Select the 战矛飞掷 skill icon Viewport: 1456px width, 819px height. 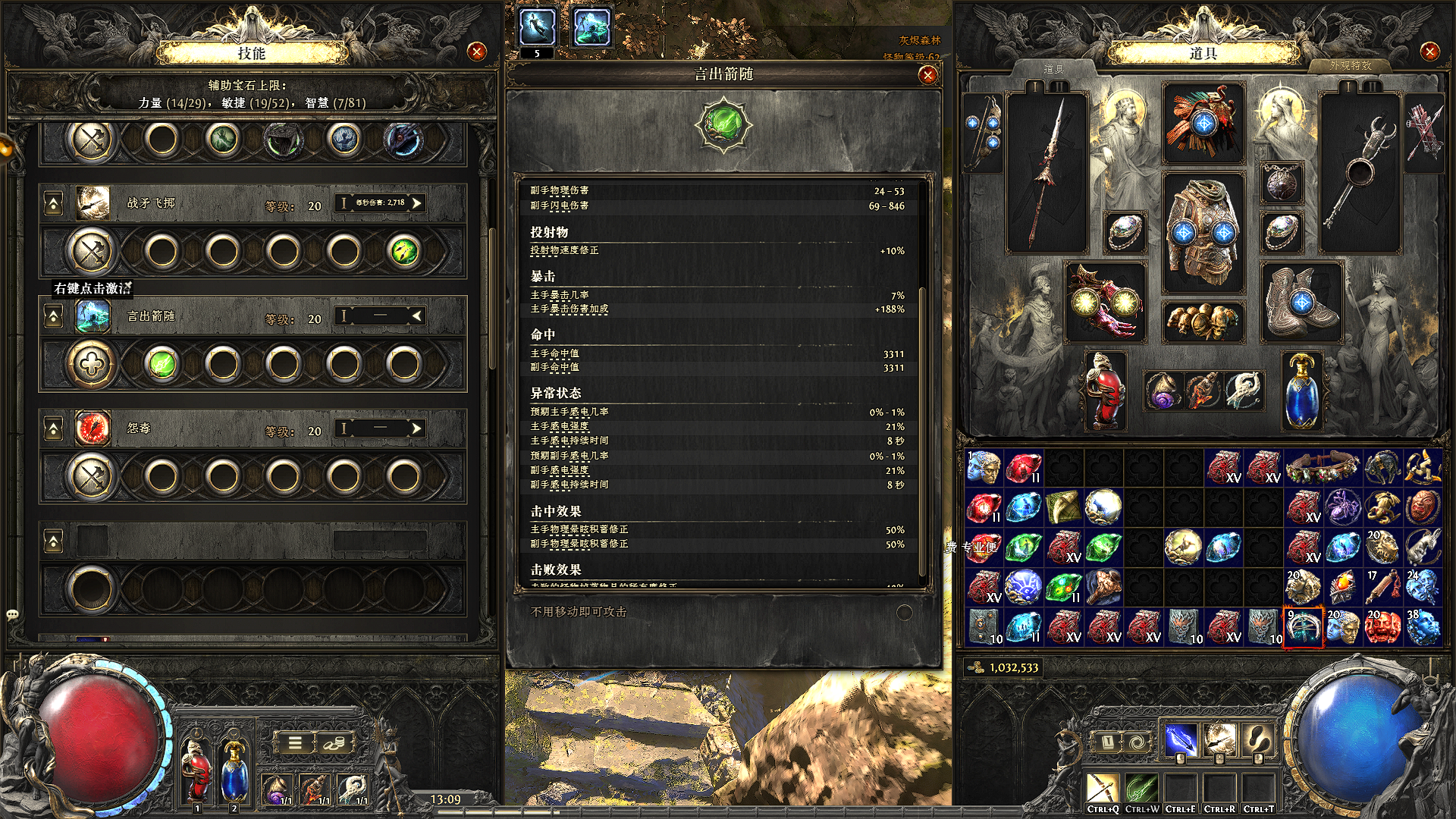pos(93,203)
